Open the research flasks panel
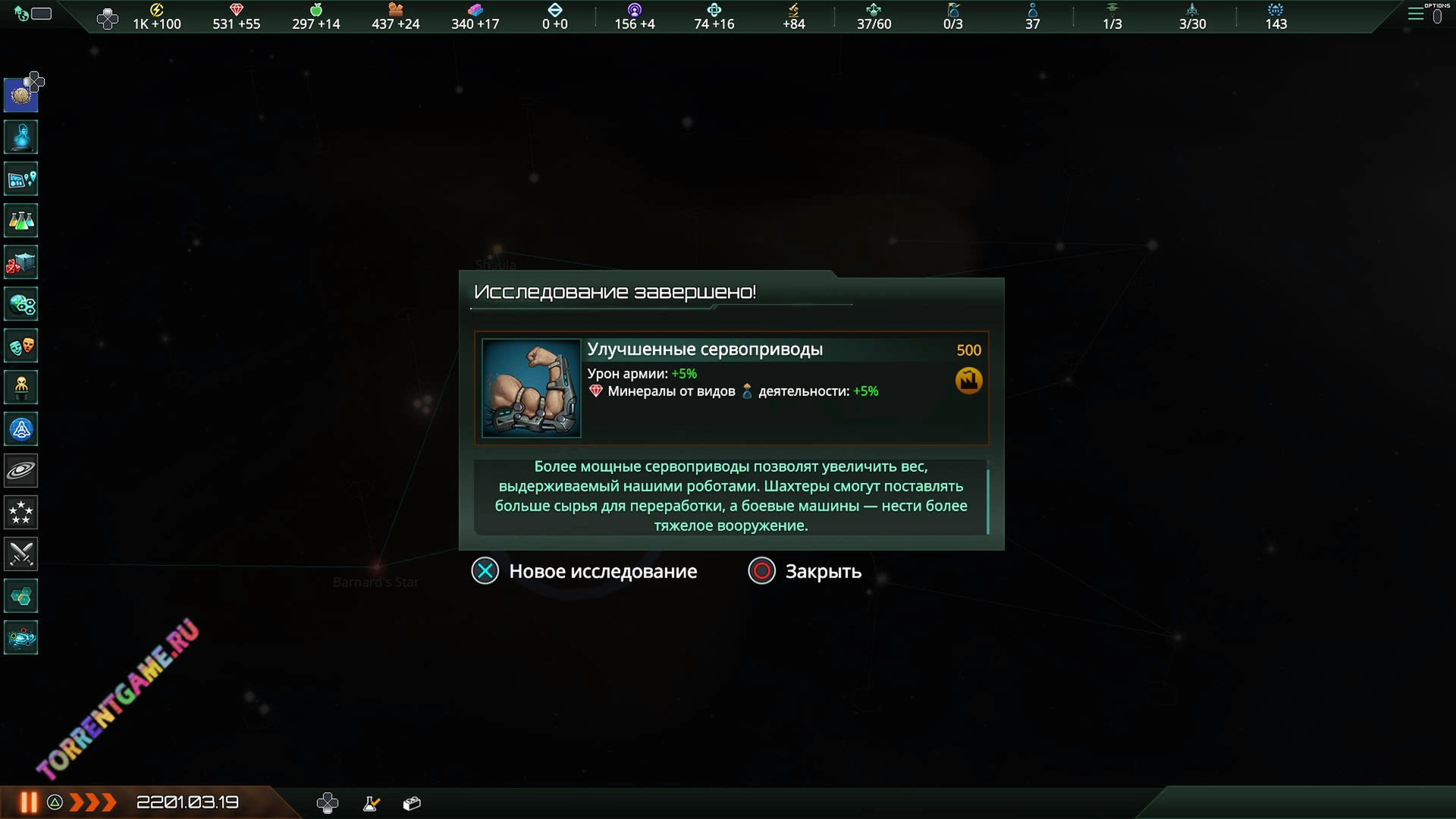 pyautogui.click(x=21, y=221)
